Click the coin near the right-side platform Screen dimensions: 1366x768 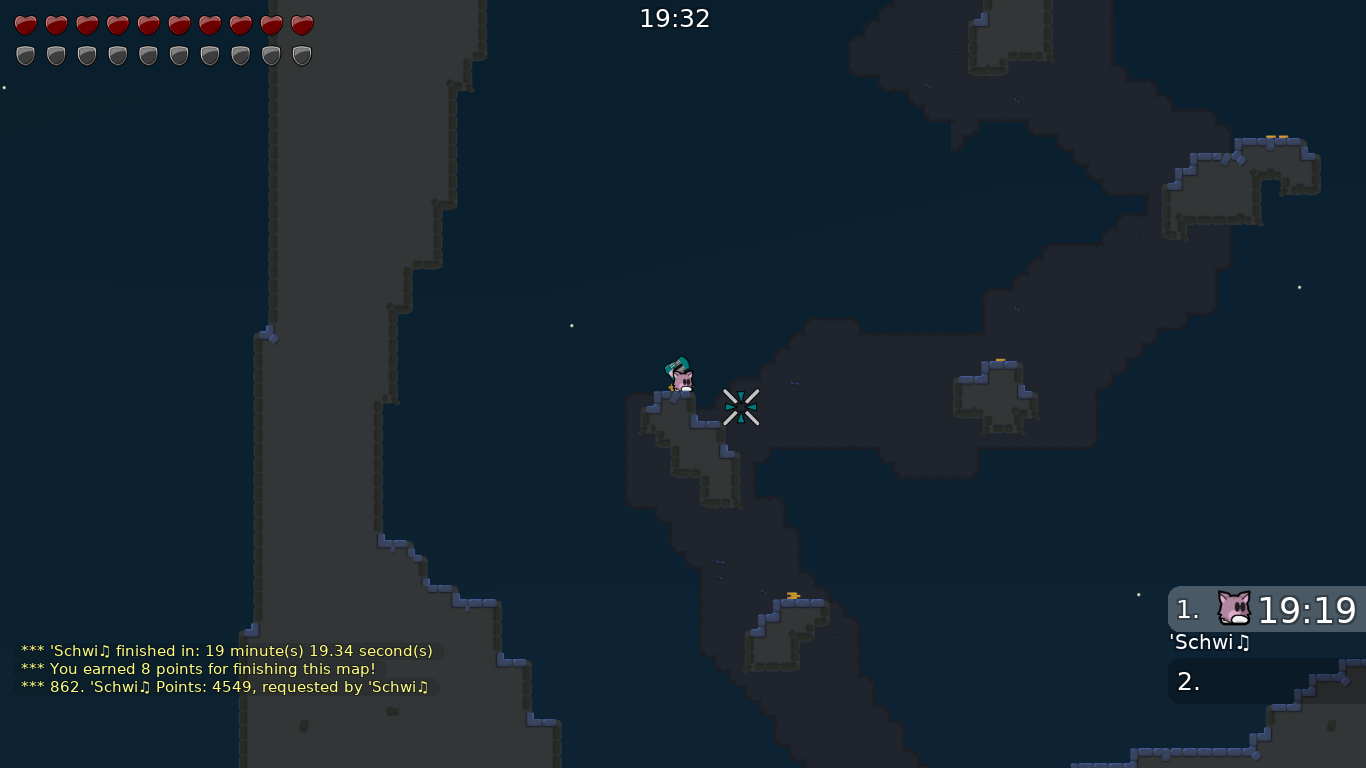(x=999, y=360)
